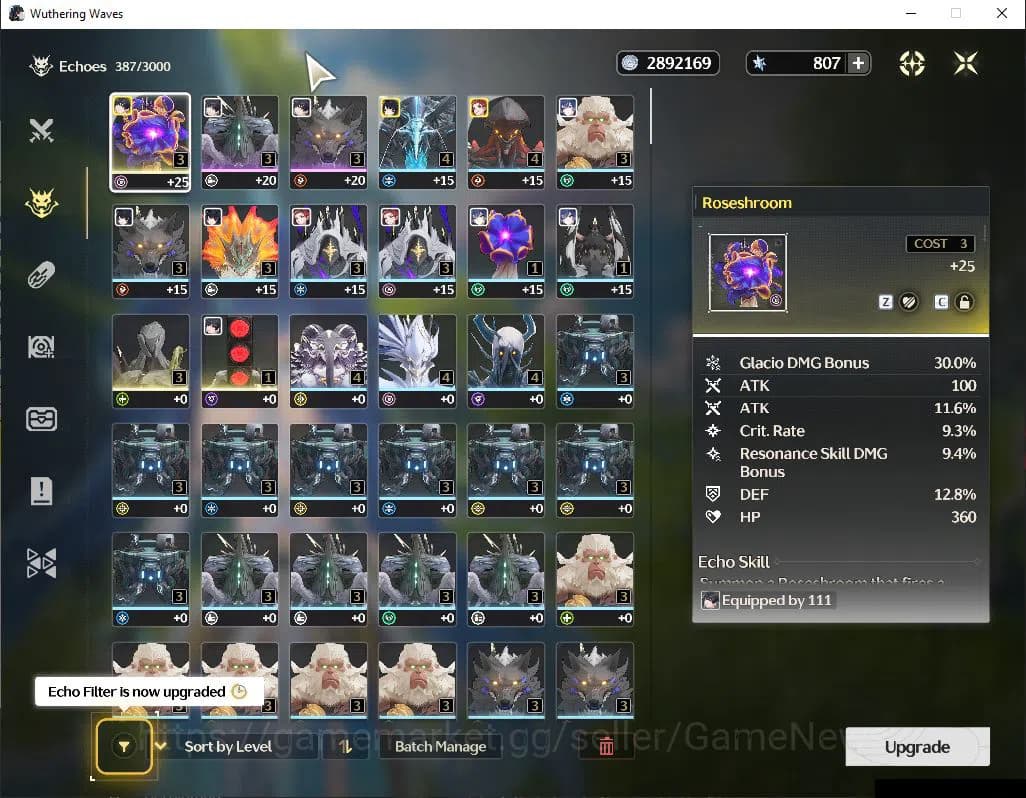Image resolution: width=1026 pixels, height=798 pixels.
Task: Toggle the lock icon on Roseshroom
Action: click(964, 302)
